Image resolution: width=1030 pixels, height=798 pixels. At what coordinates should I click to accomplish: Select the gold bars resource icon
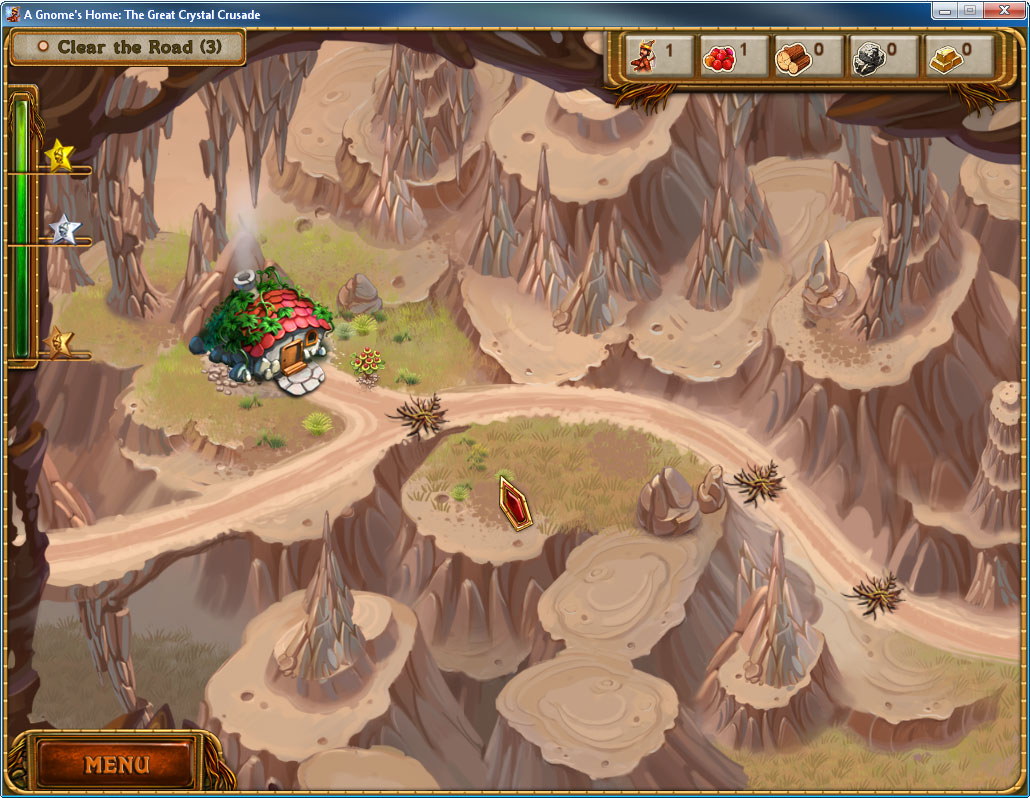pos(943,57)
